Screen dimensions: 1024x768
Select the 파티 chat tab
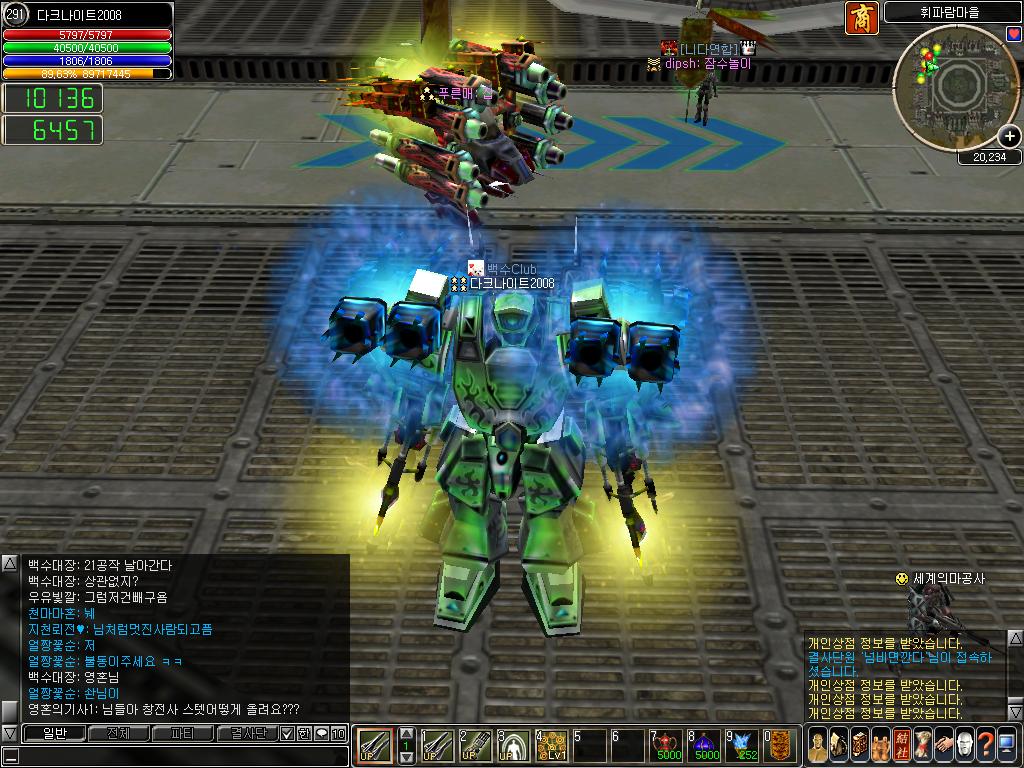pyautogui.click(x=182, y=734)
